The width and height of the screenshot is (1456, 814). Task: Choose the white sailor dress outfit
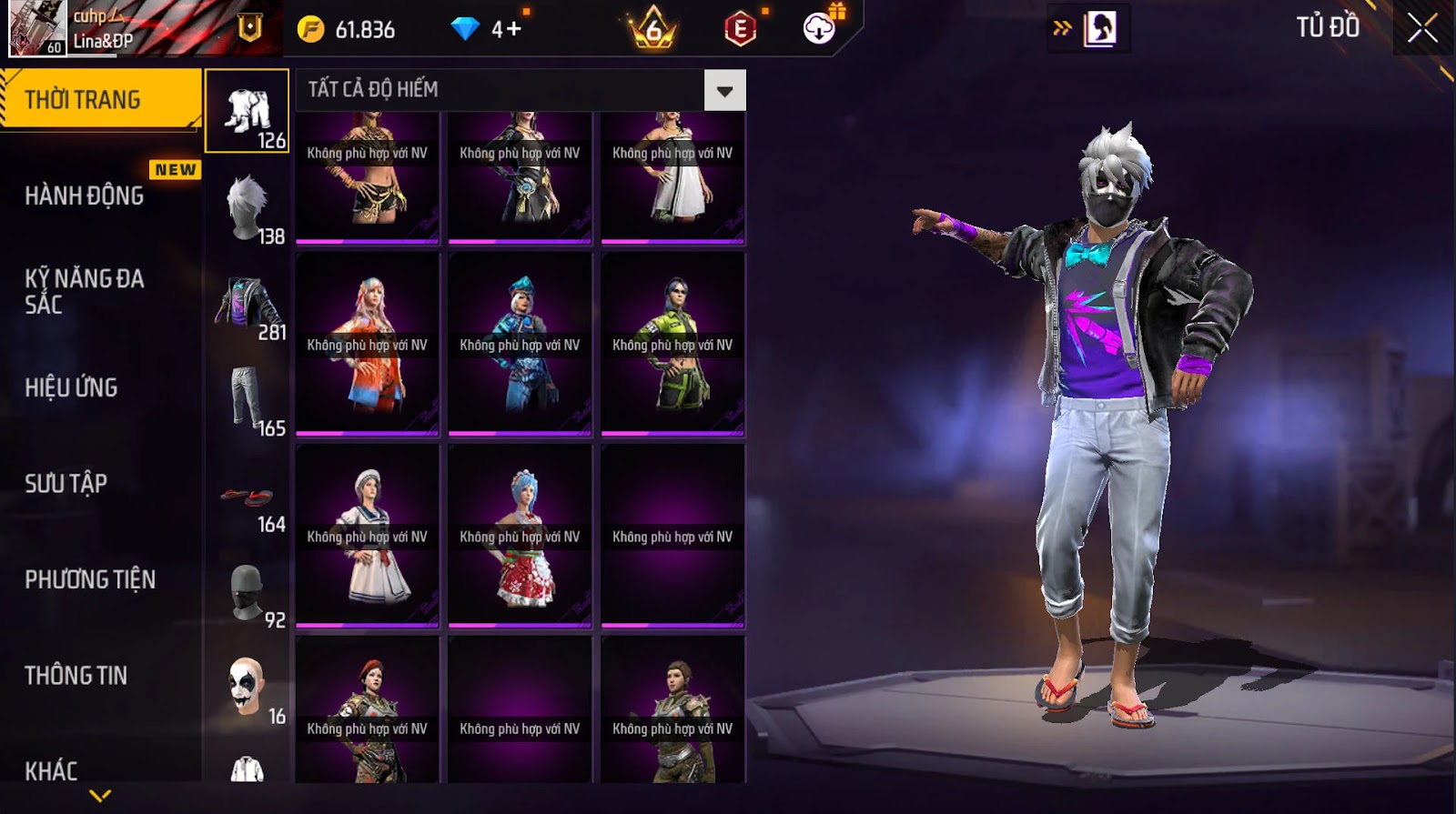[x=368, y=536]
